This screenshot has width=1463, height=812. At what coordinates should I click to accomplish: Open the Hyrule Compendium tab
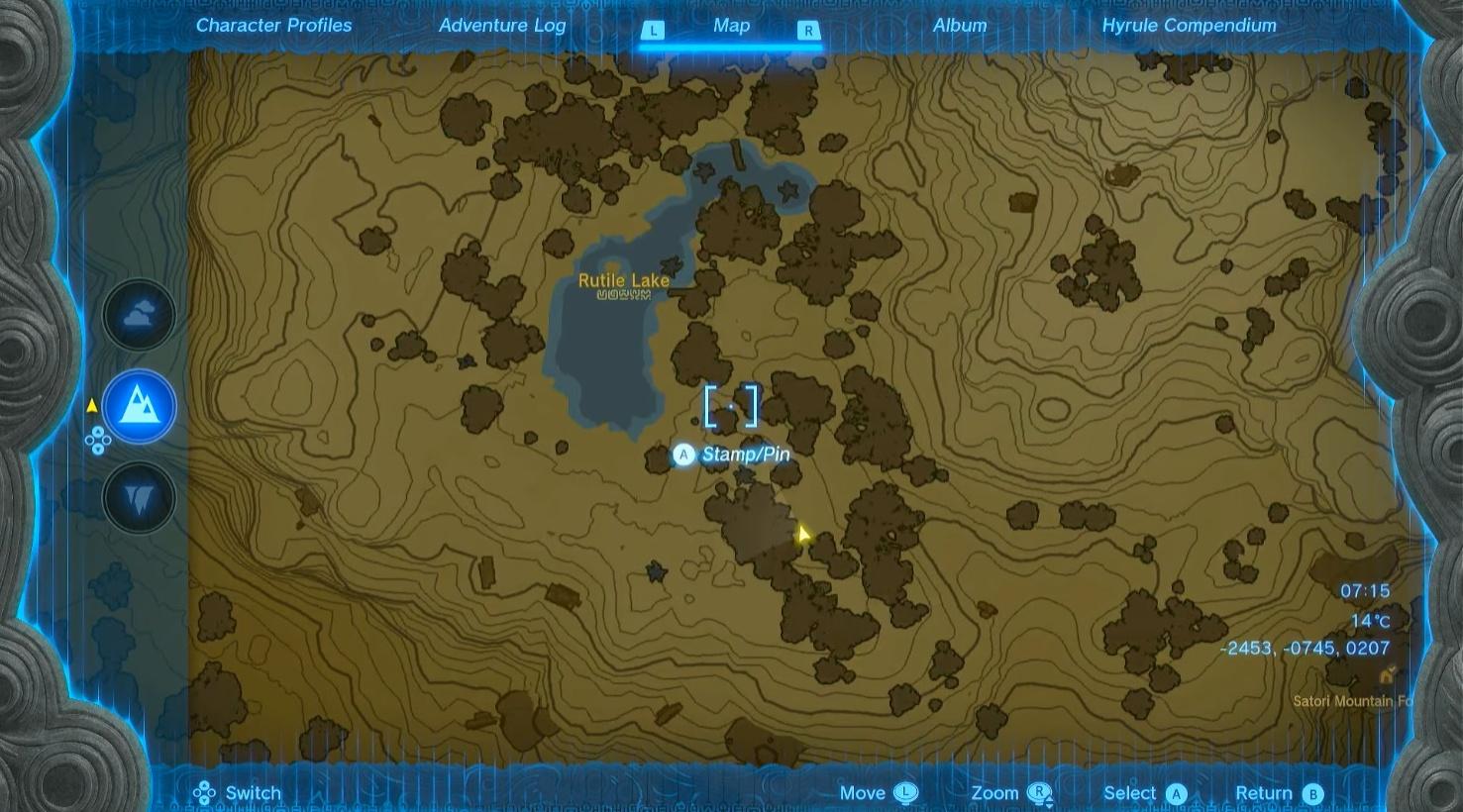pos(1188,25)
